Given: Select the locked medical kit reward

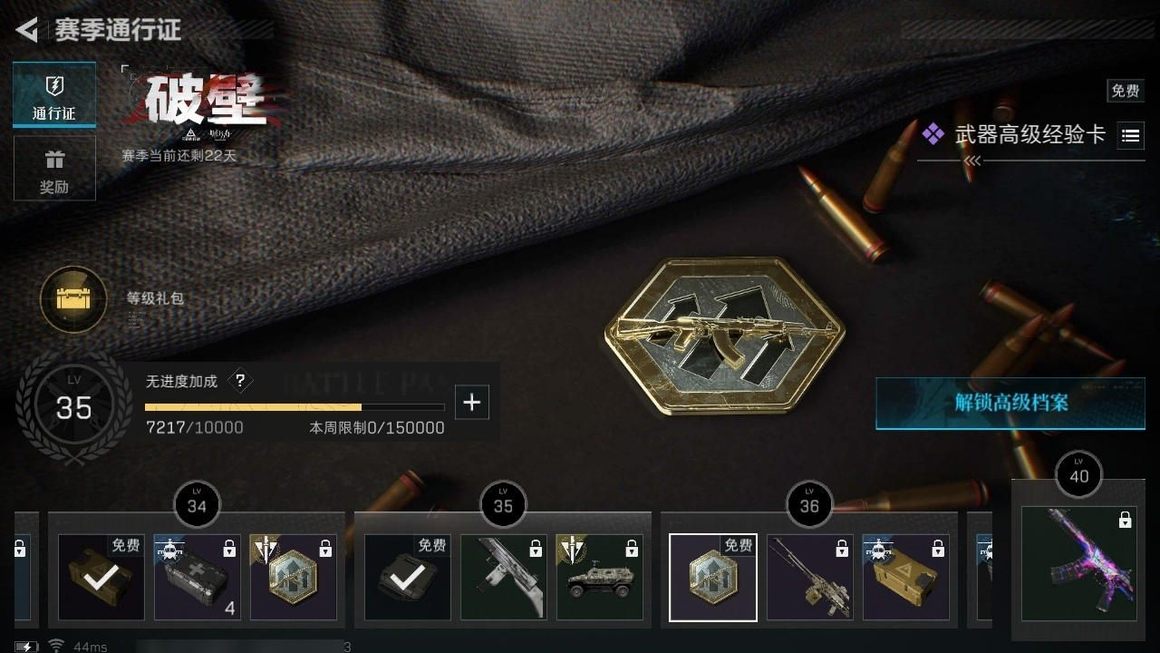Looking at the screenshot, I should [x=197, y=577].
